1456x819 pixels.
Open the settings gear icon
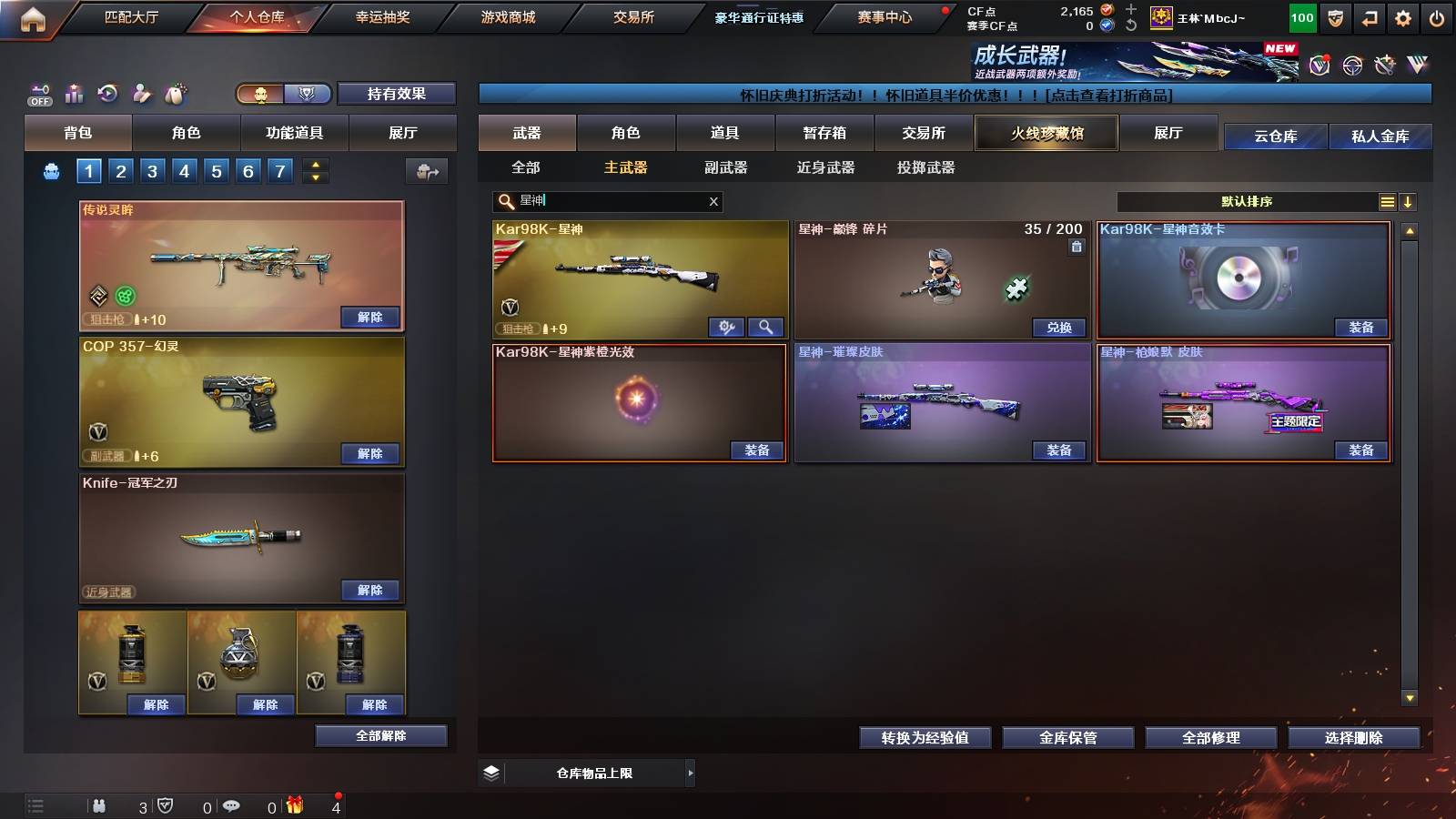click(x=1403, y=16)
